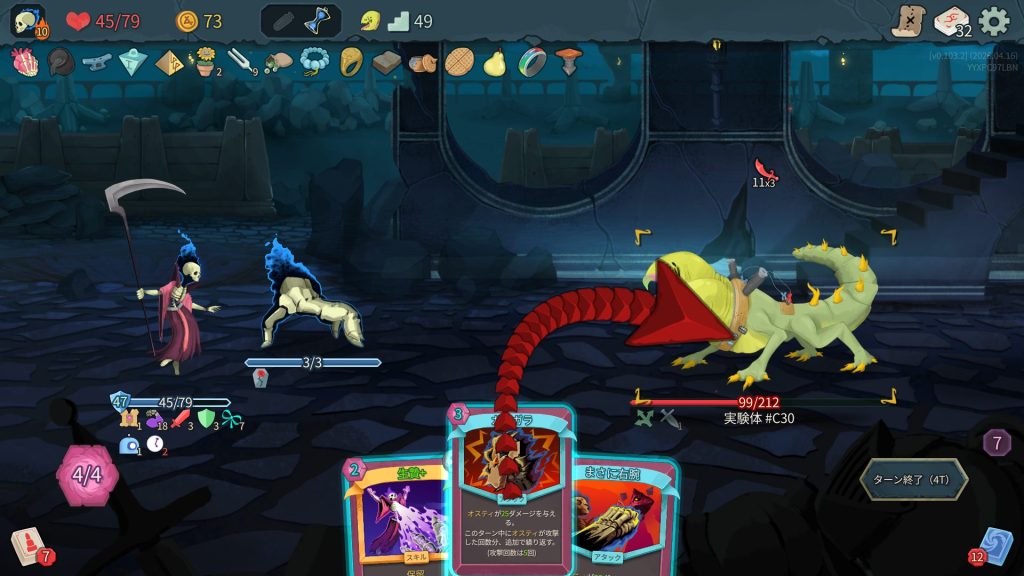Screen dimensions: 1024x576
Task: Open the settings gear menu
Action: (x=993, y=21)
